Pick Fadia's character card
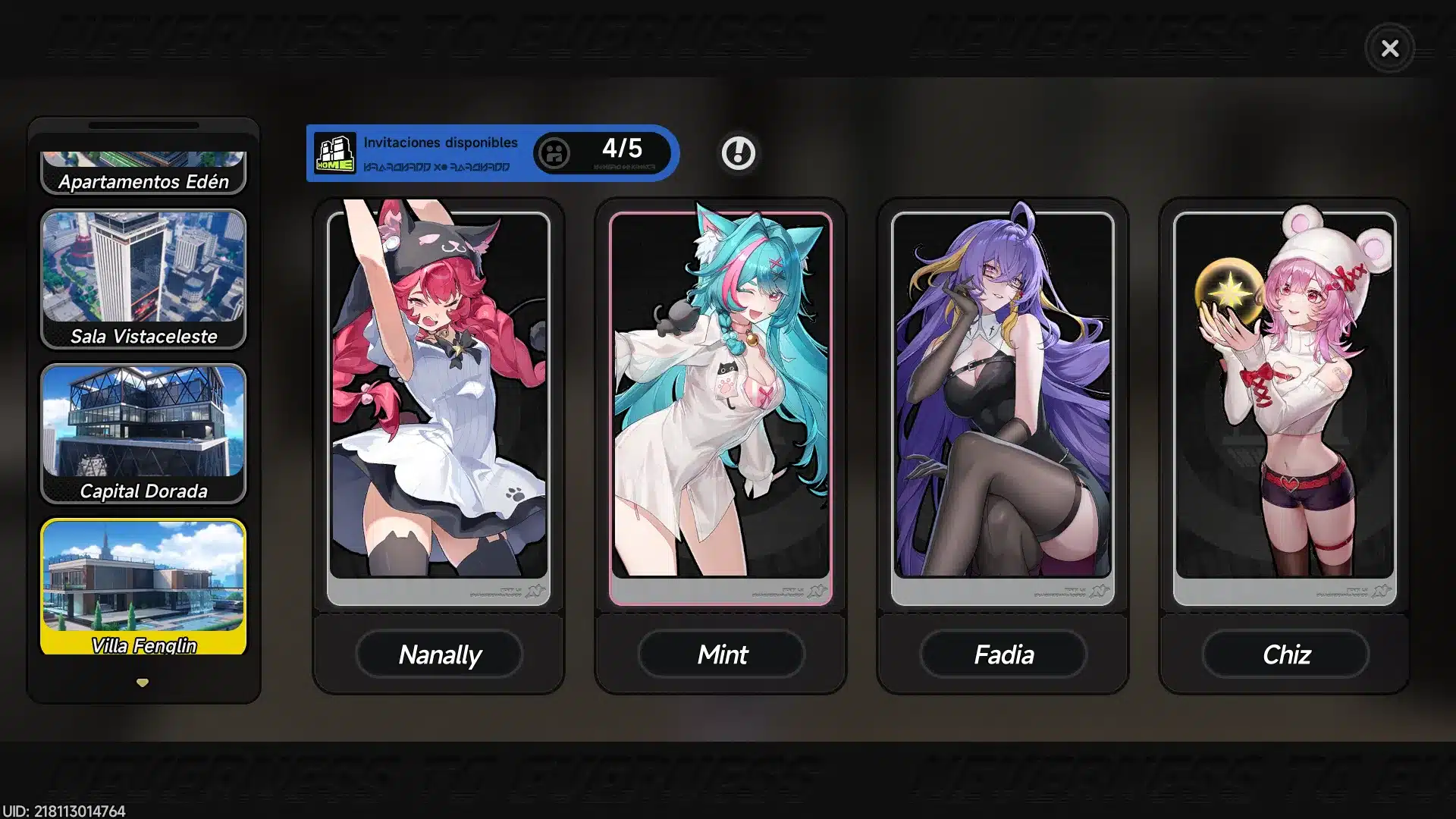 [x=1003, y=402]
